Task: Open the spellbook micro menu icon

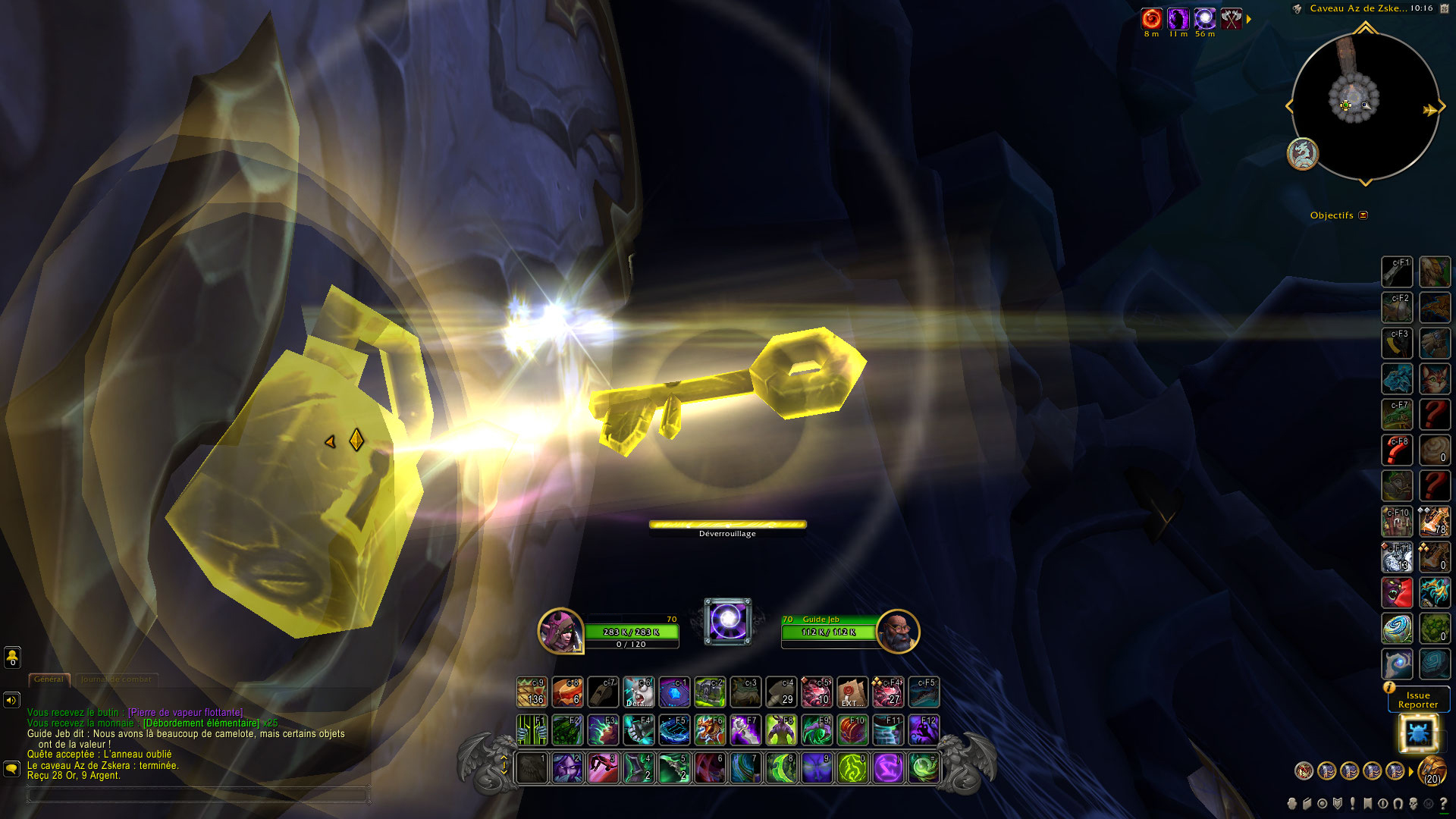Action: (1307, 804)
